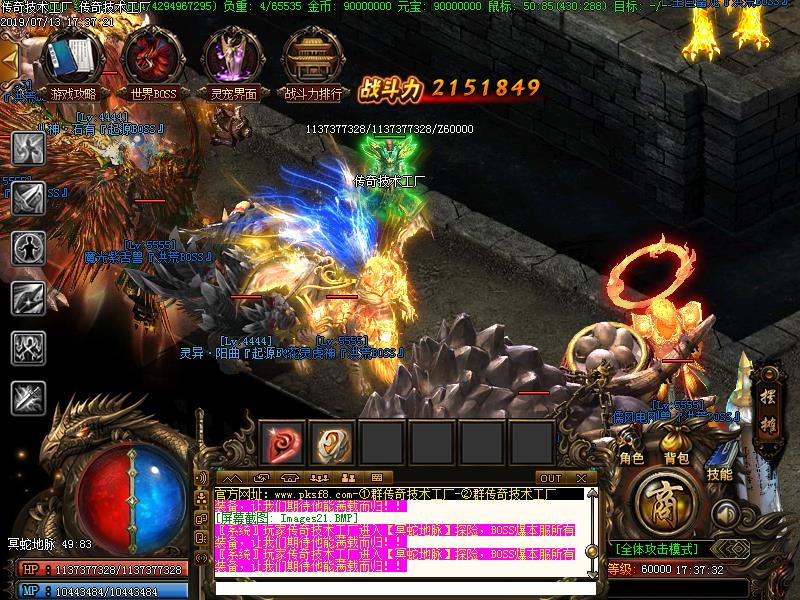Click the OUT button on chat bar
This screenshot has width=800, height=600.
tap(550, 478)
